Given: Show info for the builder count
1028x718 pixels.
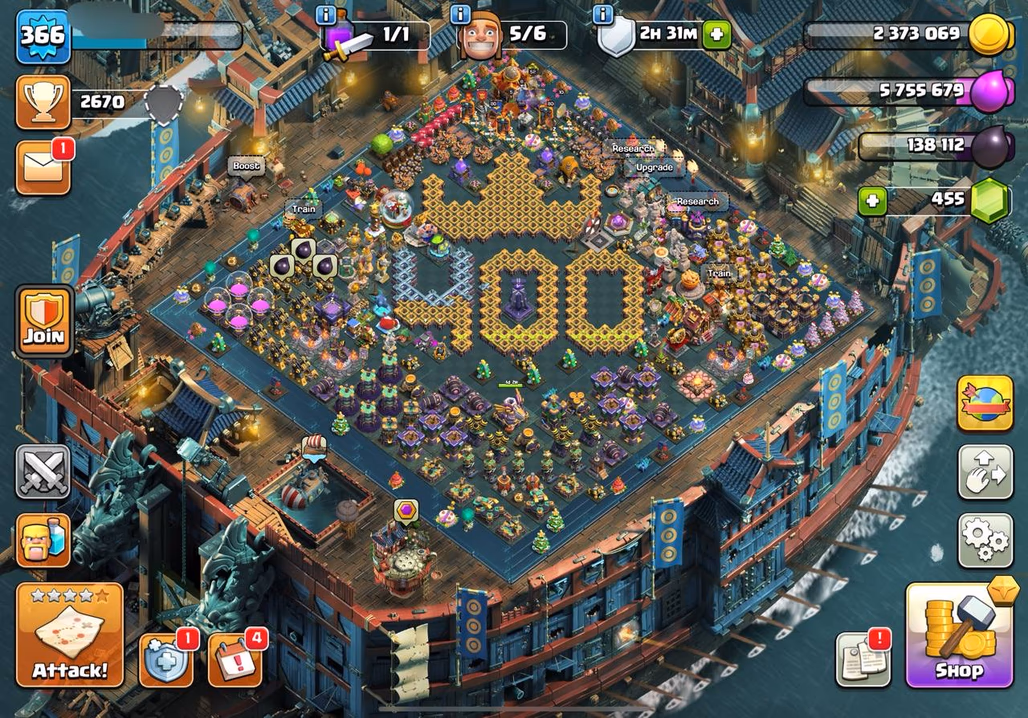Looking at the screenshot, I should click(x=461, y=15).
